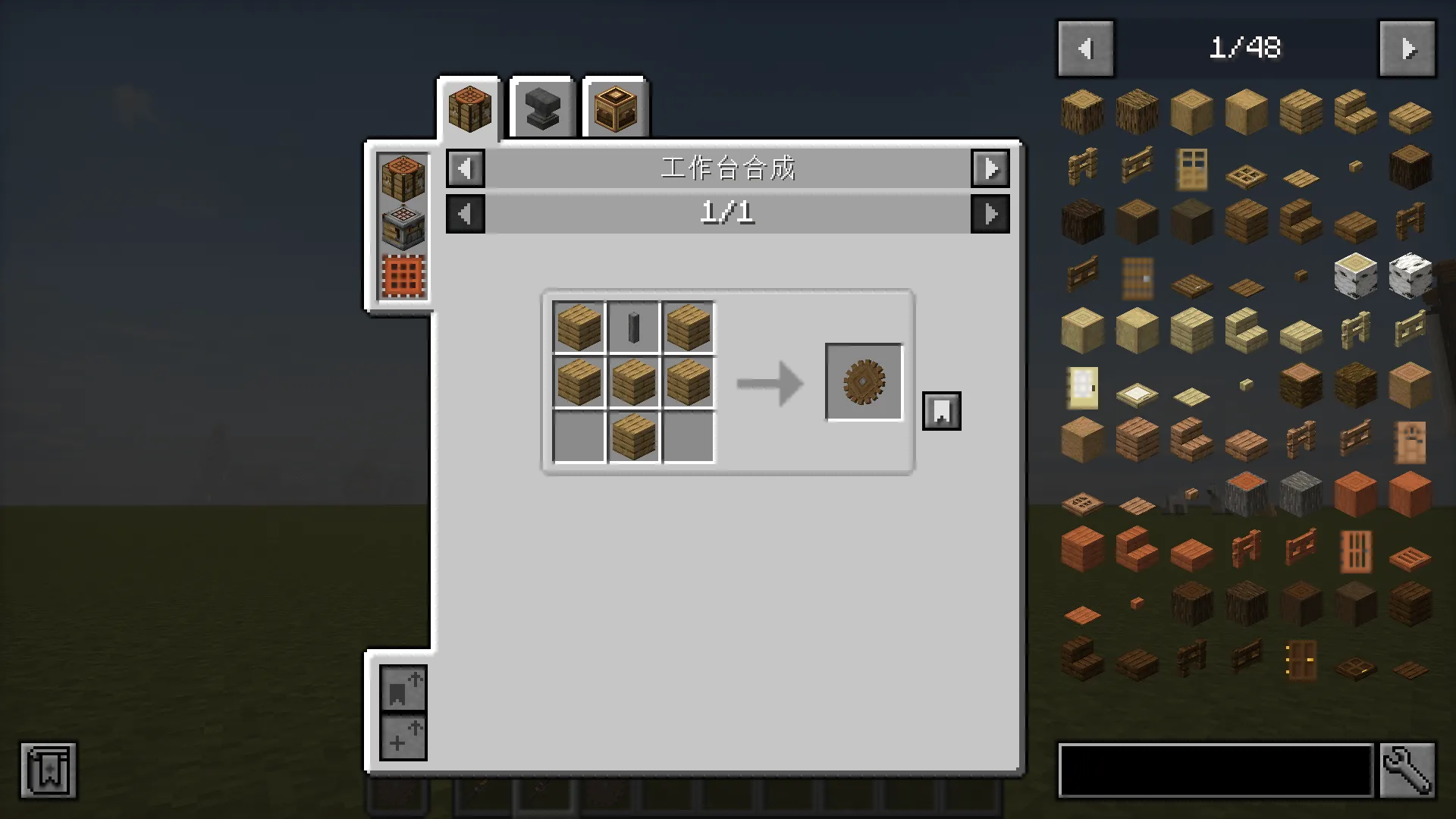Click the wooden gear recipe output
Screen dimensions: 1456x819
[x=864, y=381]
